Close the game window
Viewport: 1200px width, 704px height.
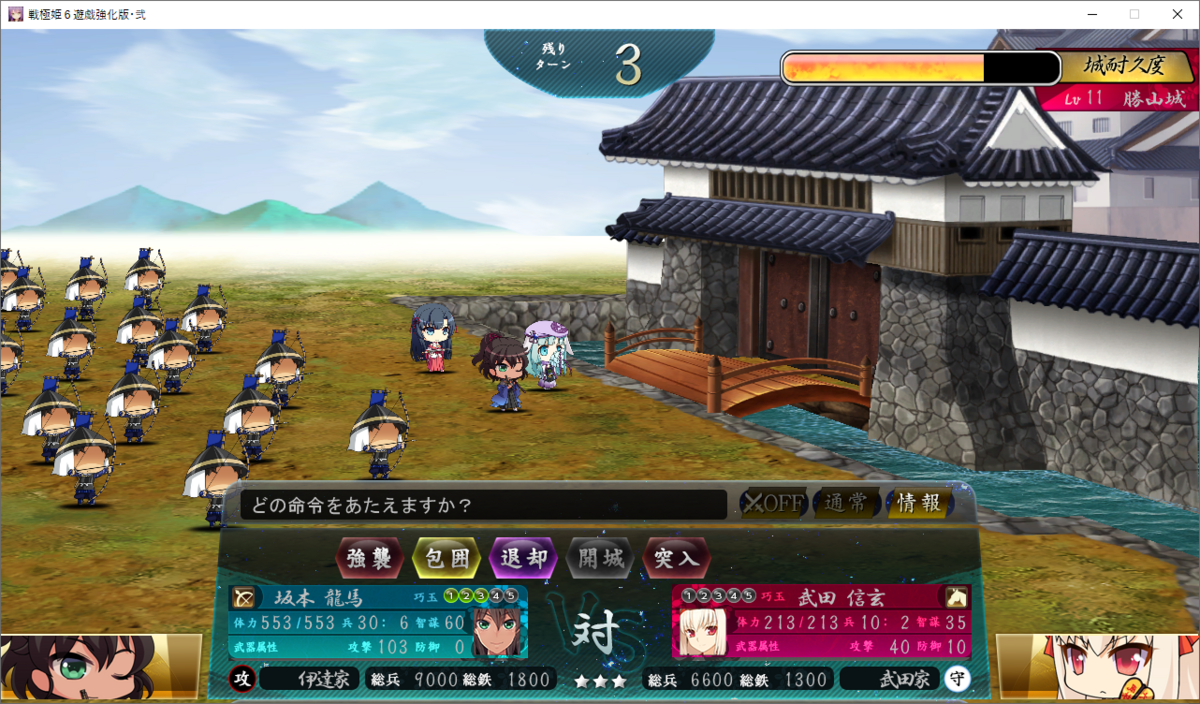(x=1176, y=14)
